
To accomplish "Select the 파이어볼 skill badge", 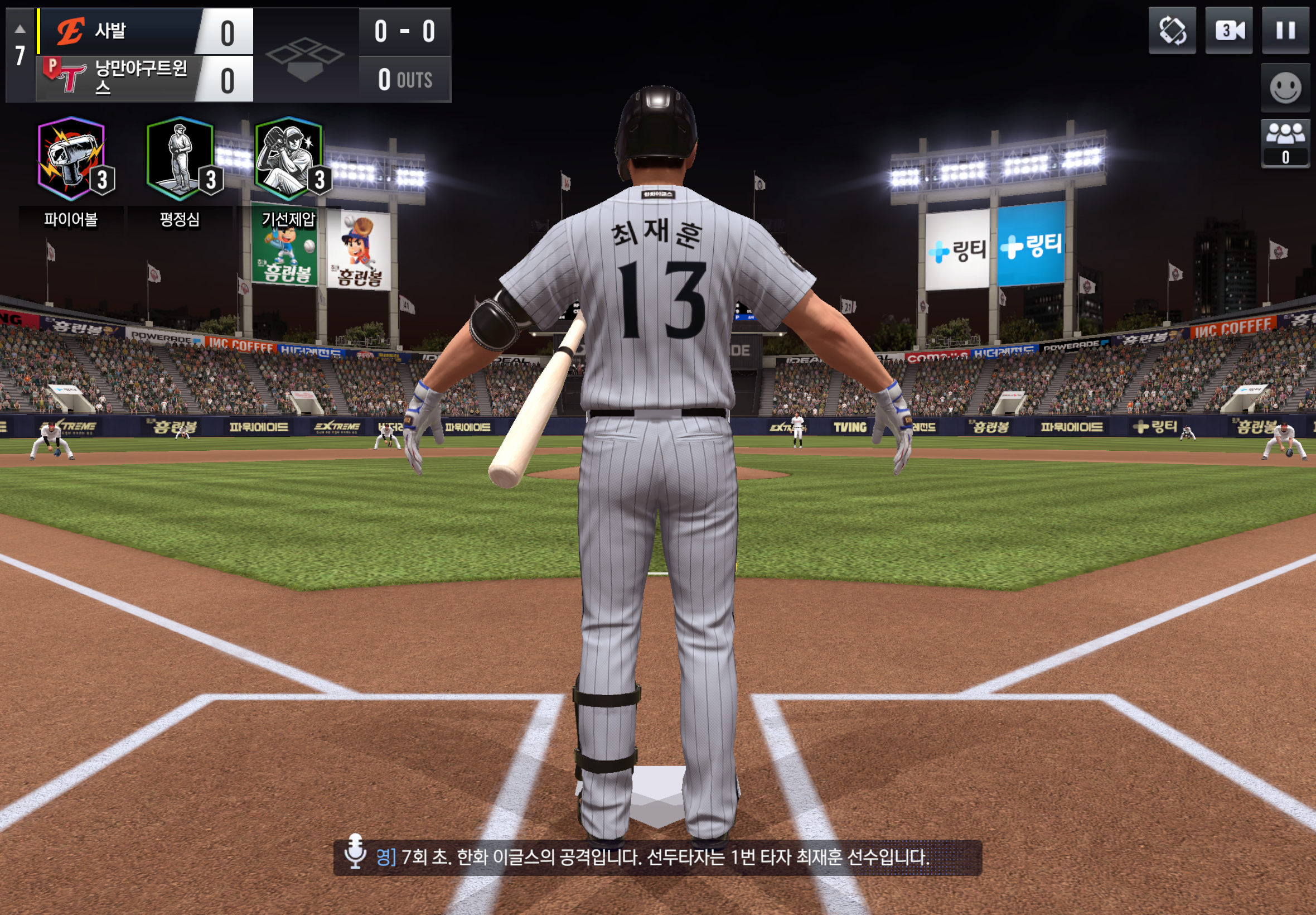I will (x=71, y=160).
